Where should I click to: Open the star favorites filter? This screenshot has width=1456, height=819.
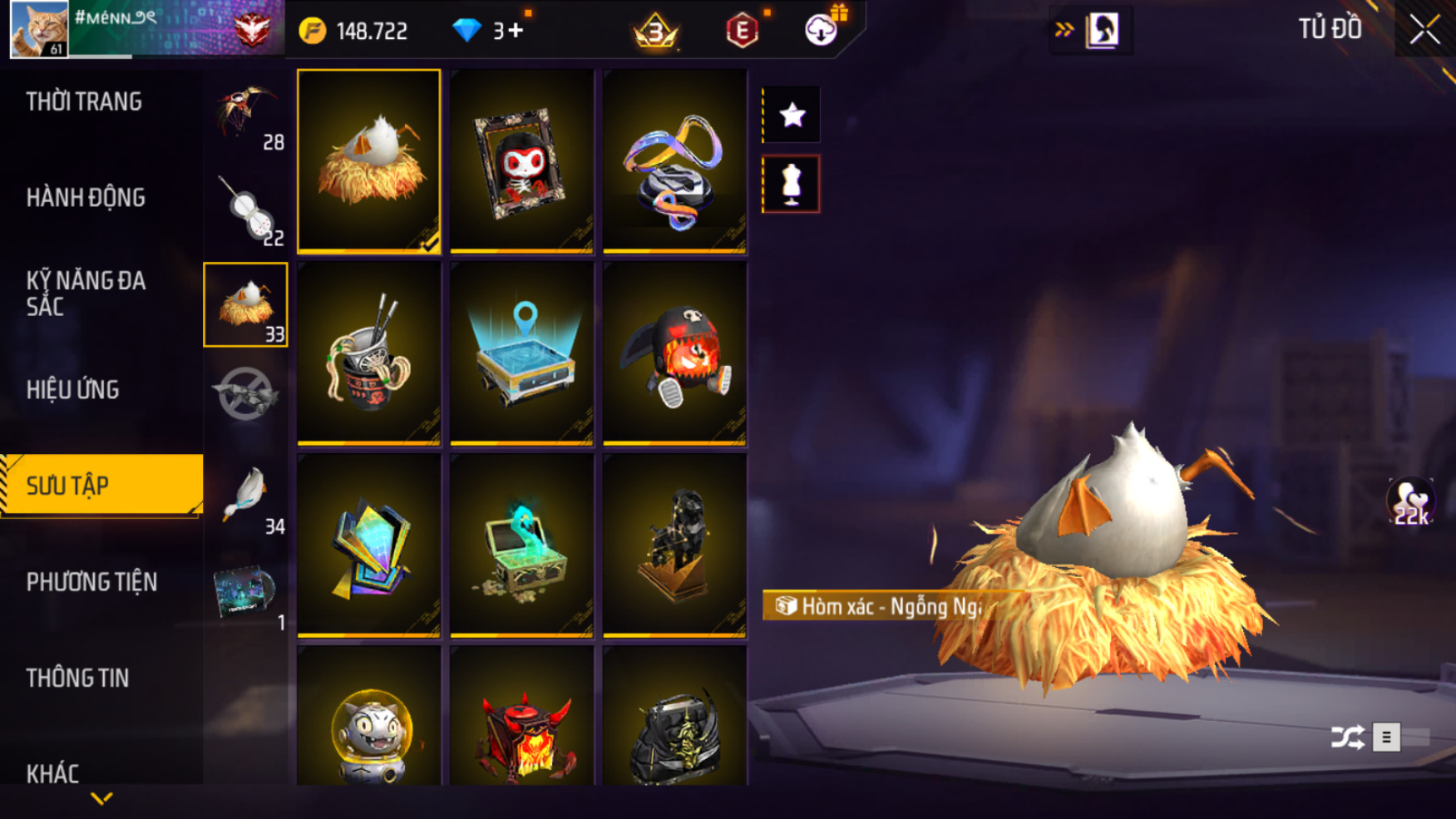click(792, 115)
